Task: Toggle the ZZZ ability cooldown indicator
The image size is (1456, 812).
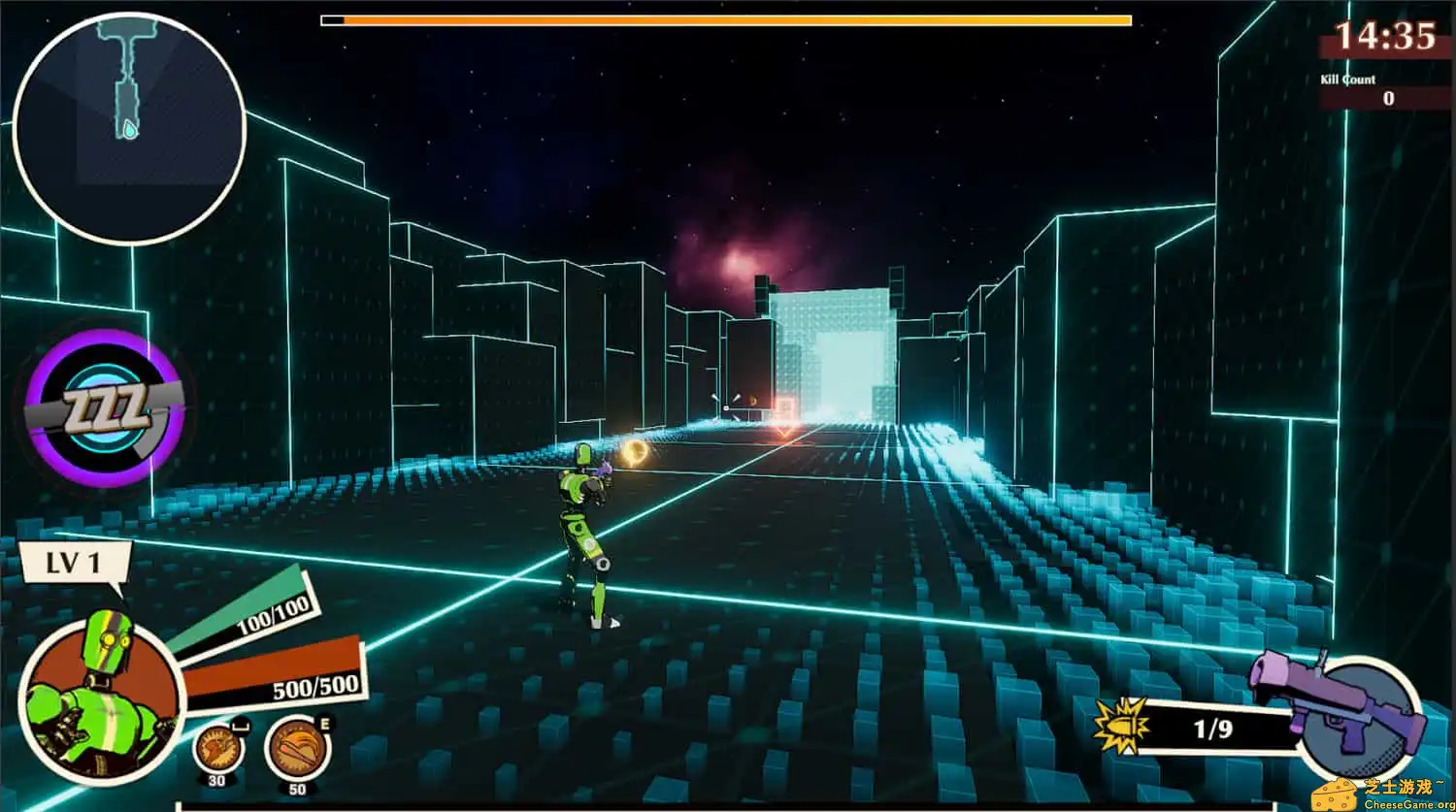Action: click(x=102, y=407)
